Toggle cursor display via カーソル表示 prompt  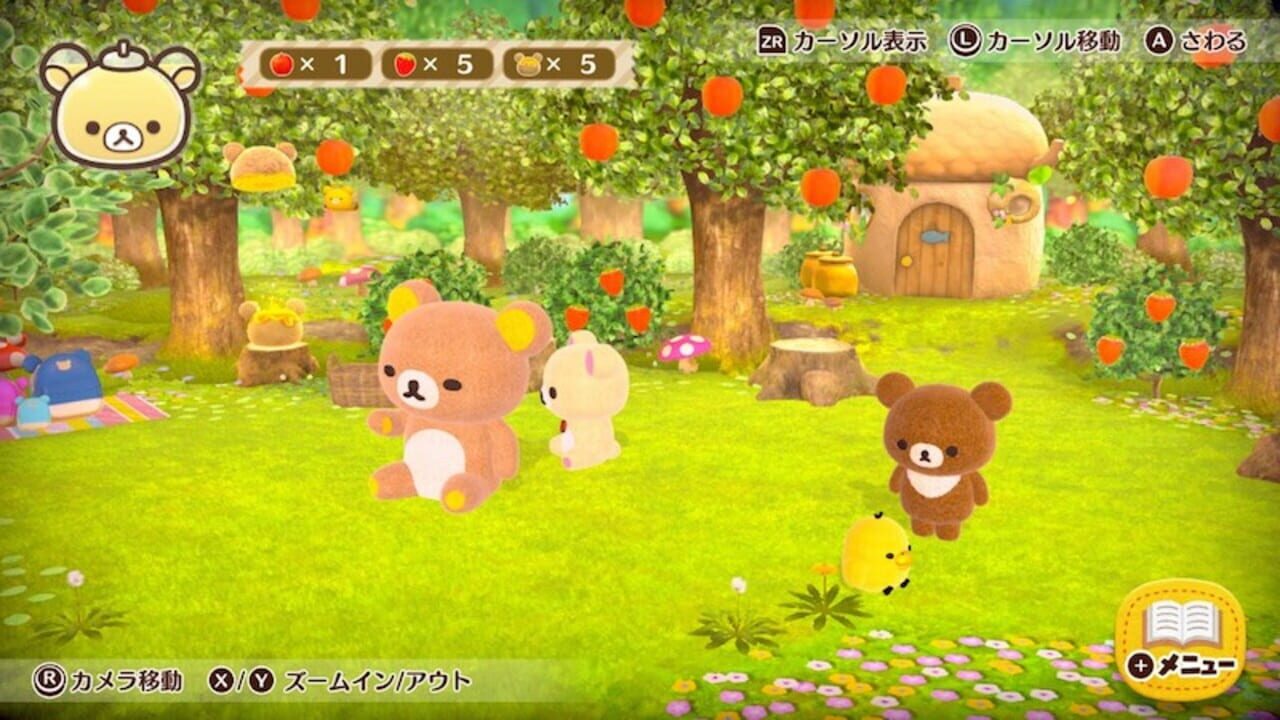(x=855, y=42)
